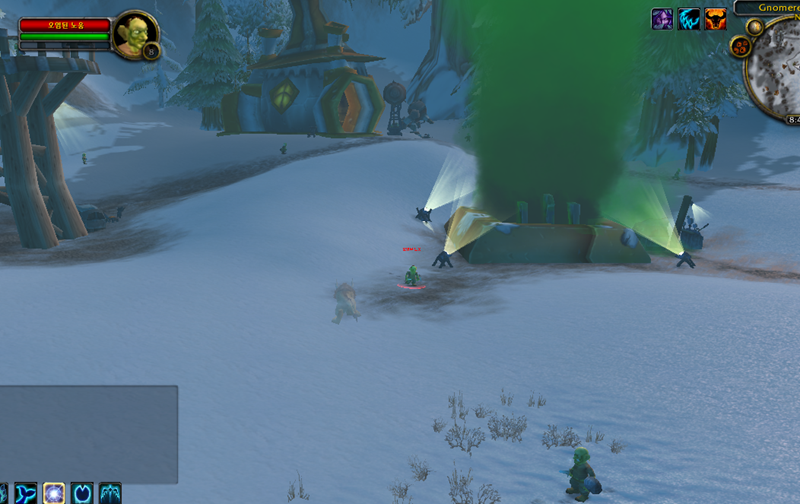This screenshot has width=800, height=504.
Task: Toggle the minimap tracking button
Action: coord(755,27)
